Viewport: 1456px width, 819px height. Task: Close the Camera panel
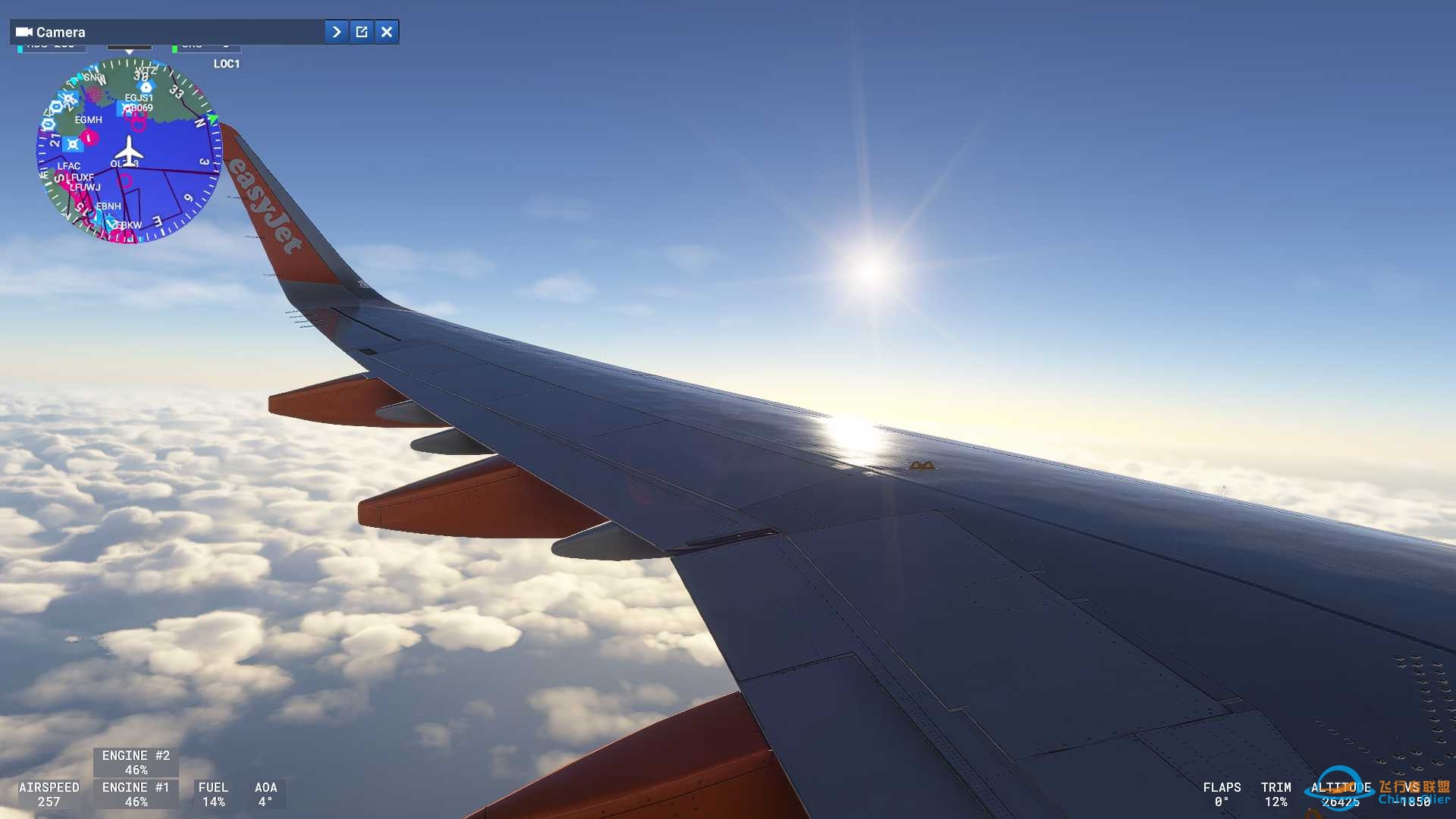pyautogui.click(x=386, y=31)
